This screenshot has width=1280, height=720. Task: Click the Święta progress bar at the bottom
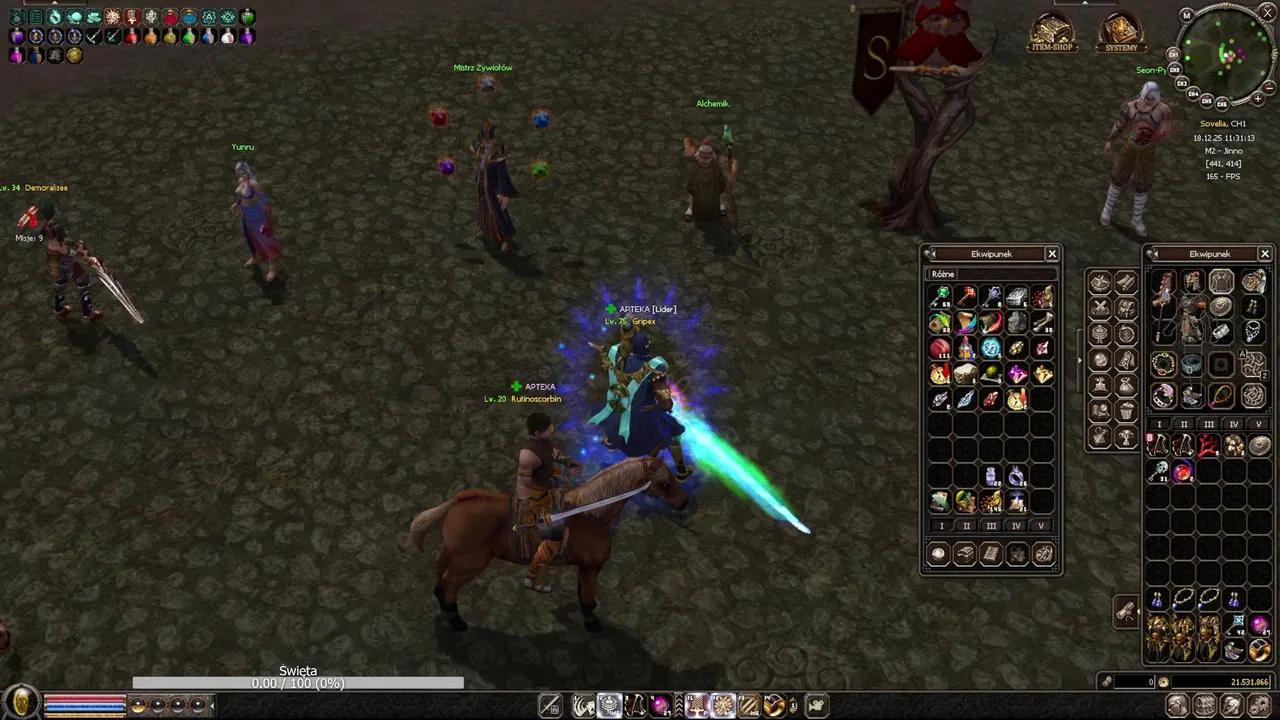pos(297,682)
